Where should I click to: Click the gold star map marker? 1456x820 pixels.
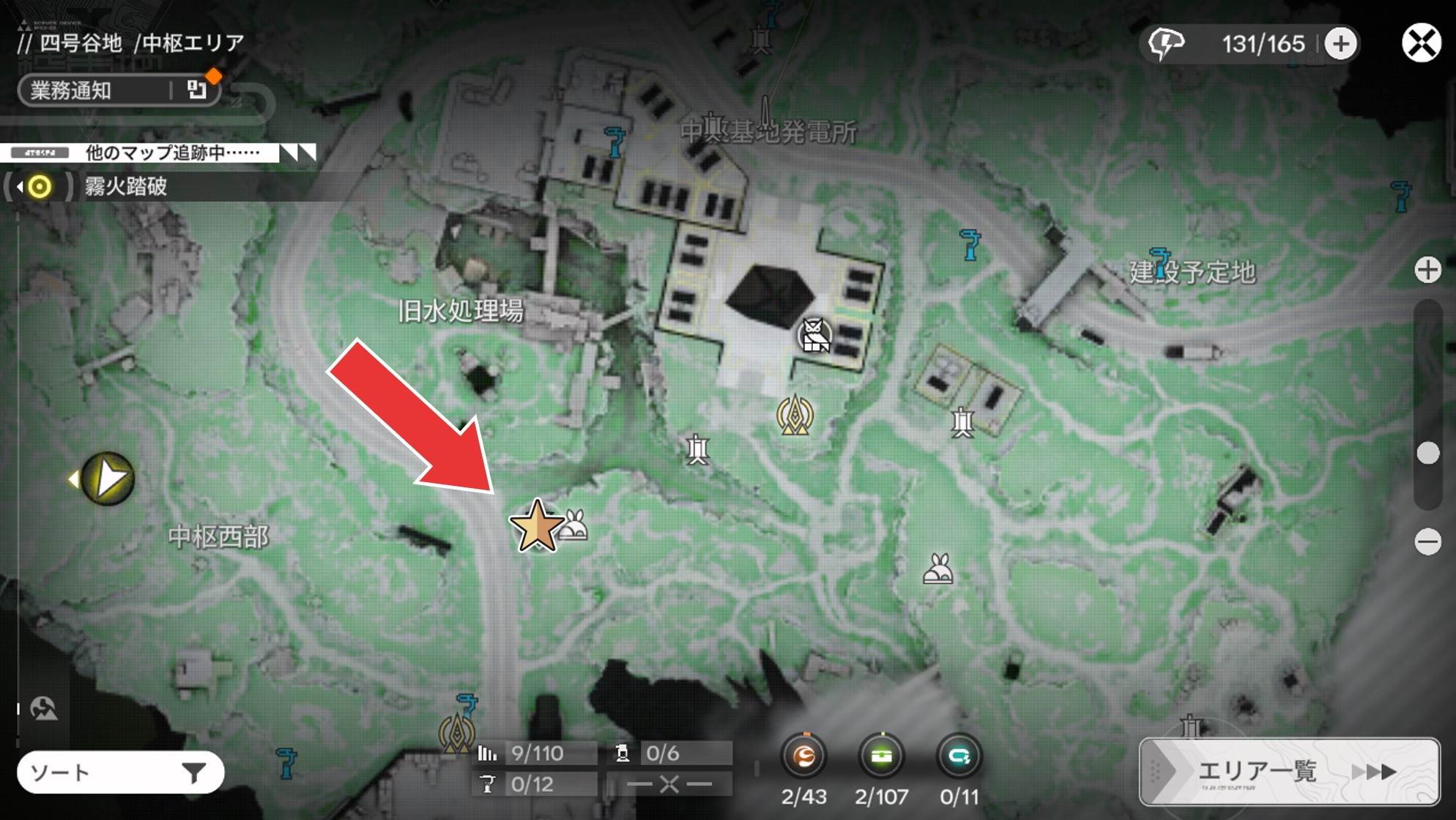pyautogui.click(x=536, y=525)
